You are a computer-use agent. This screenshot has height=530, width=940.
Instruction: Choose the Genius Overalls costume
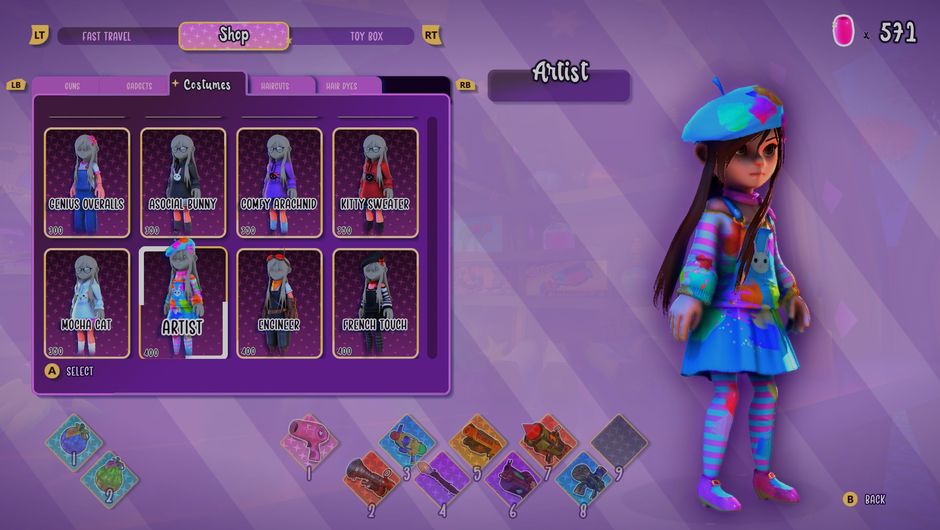pos(87,182)
